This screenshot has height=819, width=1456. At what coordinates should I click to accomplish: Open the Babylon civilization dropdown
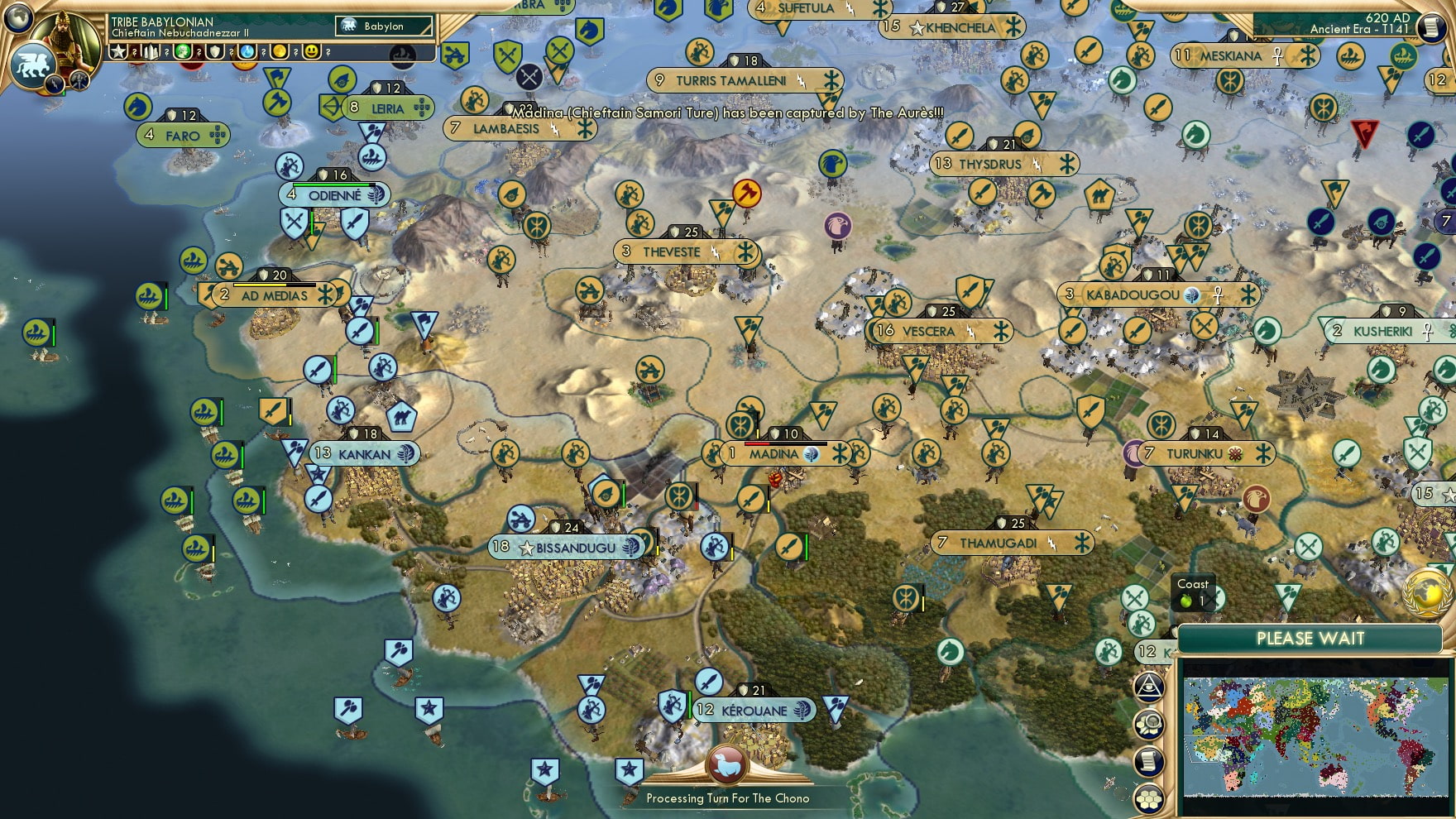coord(382,26)
